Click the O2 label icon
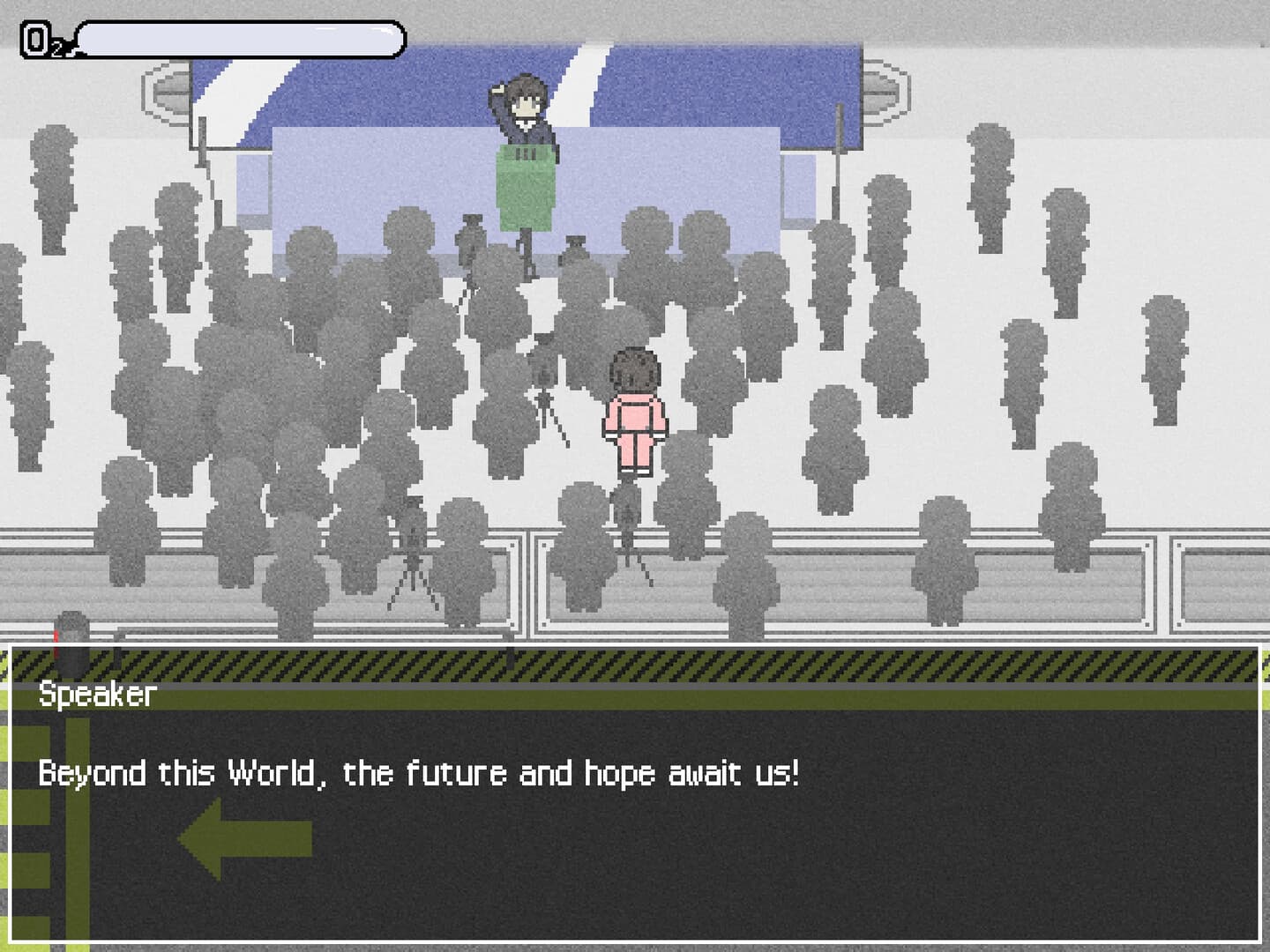The image size is (1270, 952). pyautogui.click(x=40, y=38)
